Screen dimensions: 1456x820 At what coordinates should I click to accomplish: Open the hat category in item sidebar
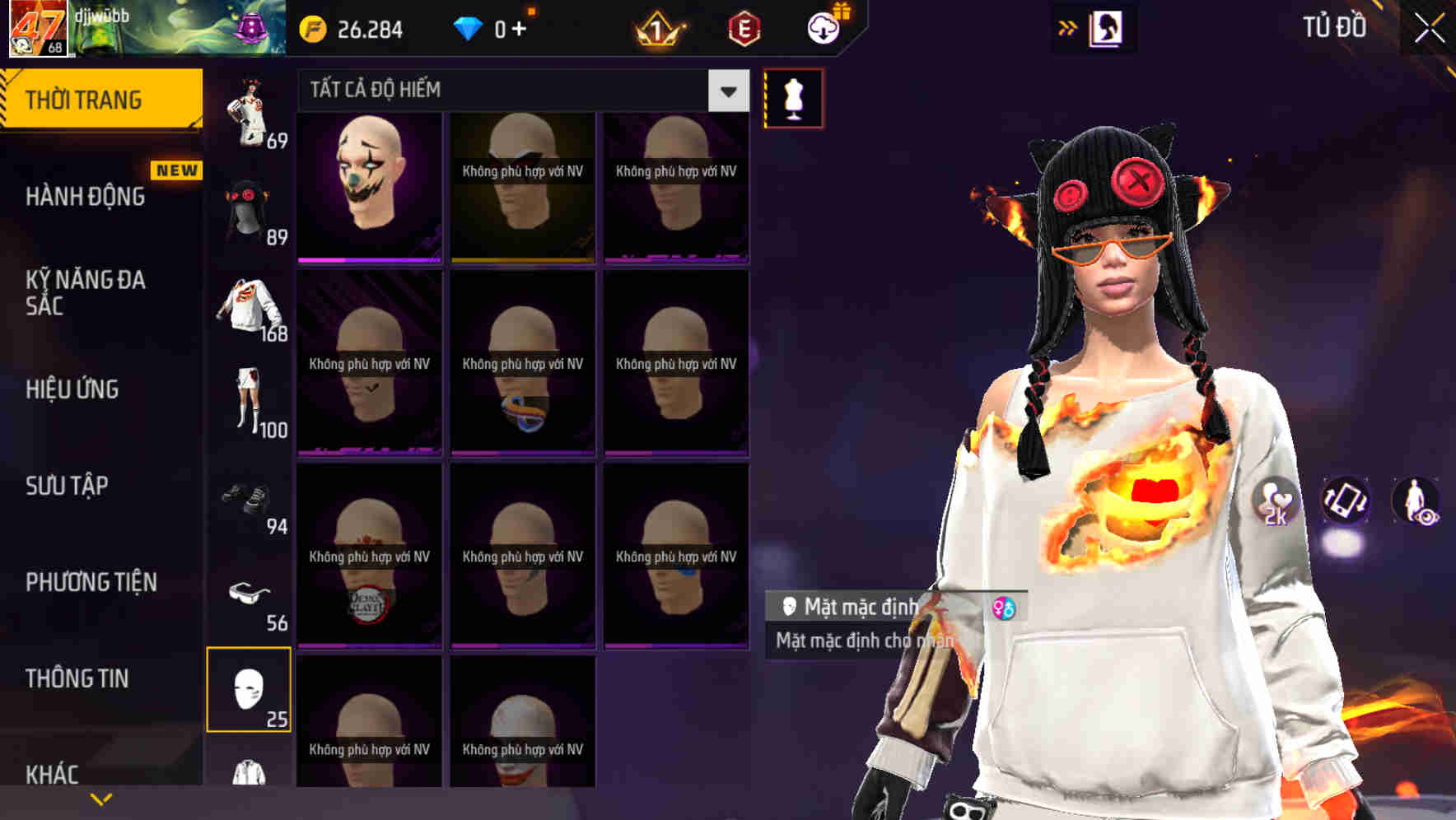point(249,210)
